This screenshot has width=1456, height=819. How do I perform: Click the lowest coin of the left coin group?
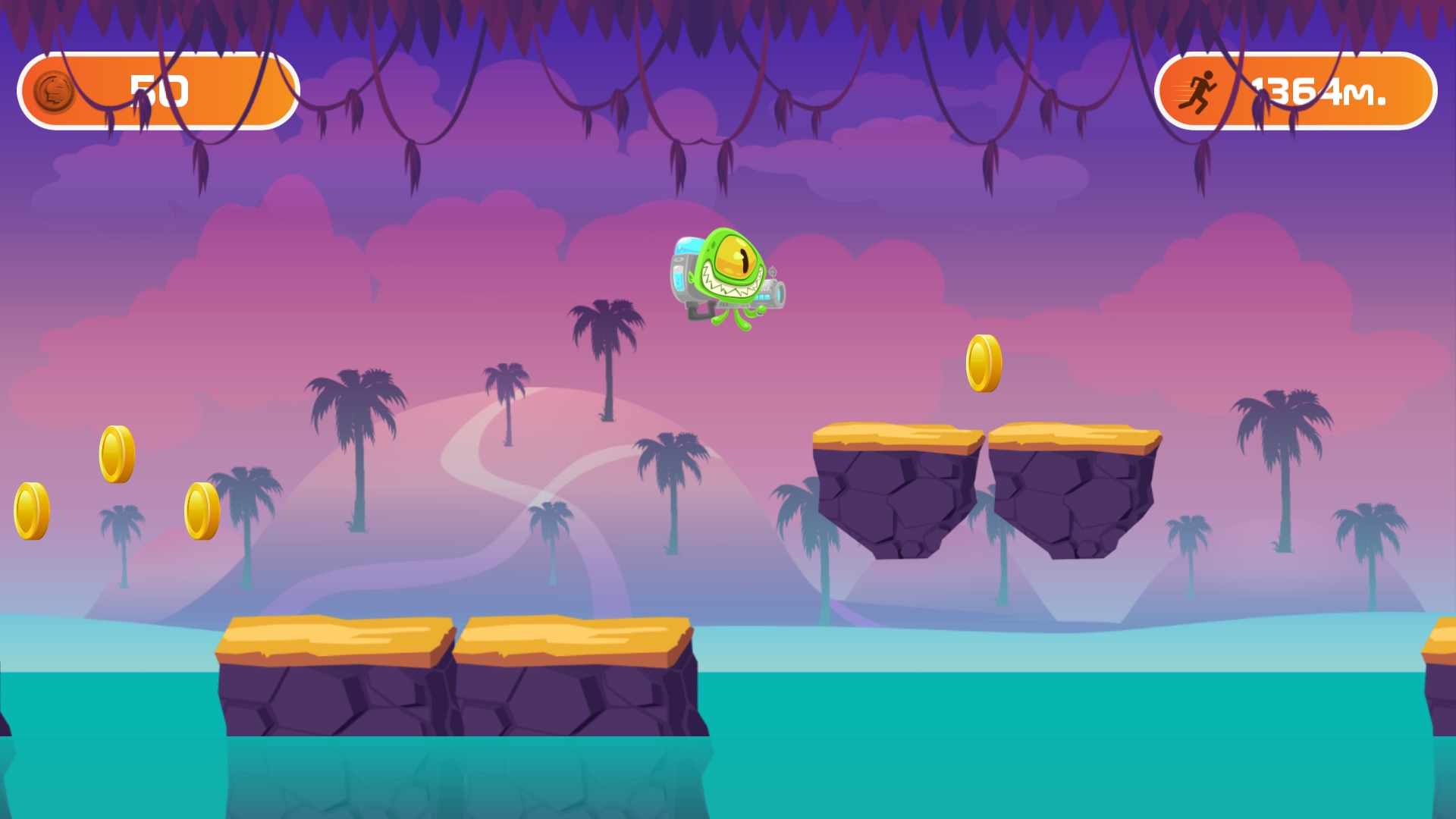coord(201,510)
